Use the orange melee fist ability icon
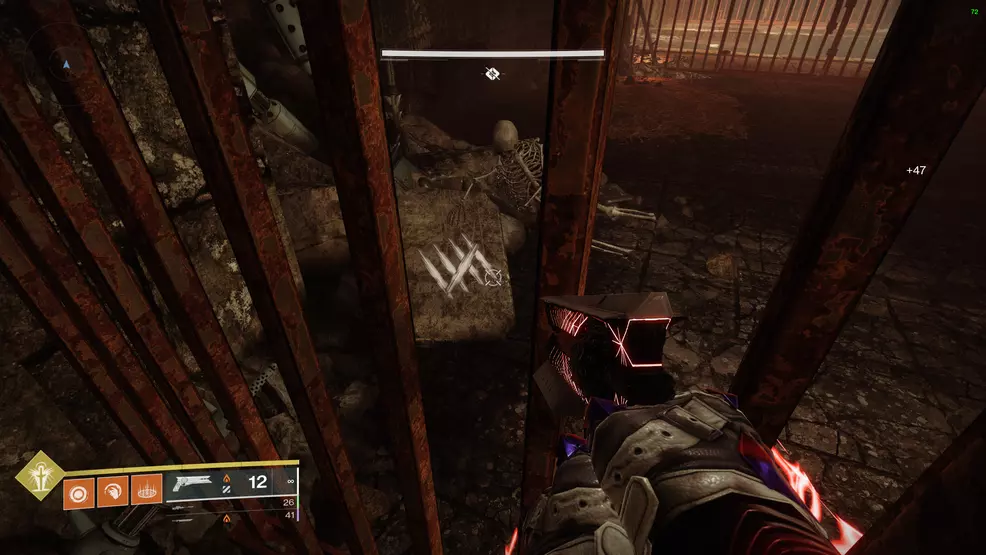 [x=113, y=490]
